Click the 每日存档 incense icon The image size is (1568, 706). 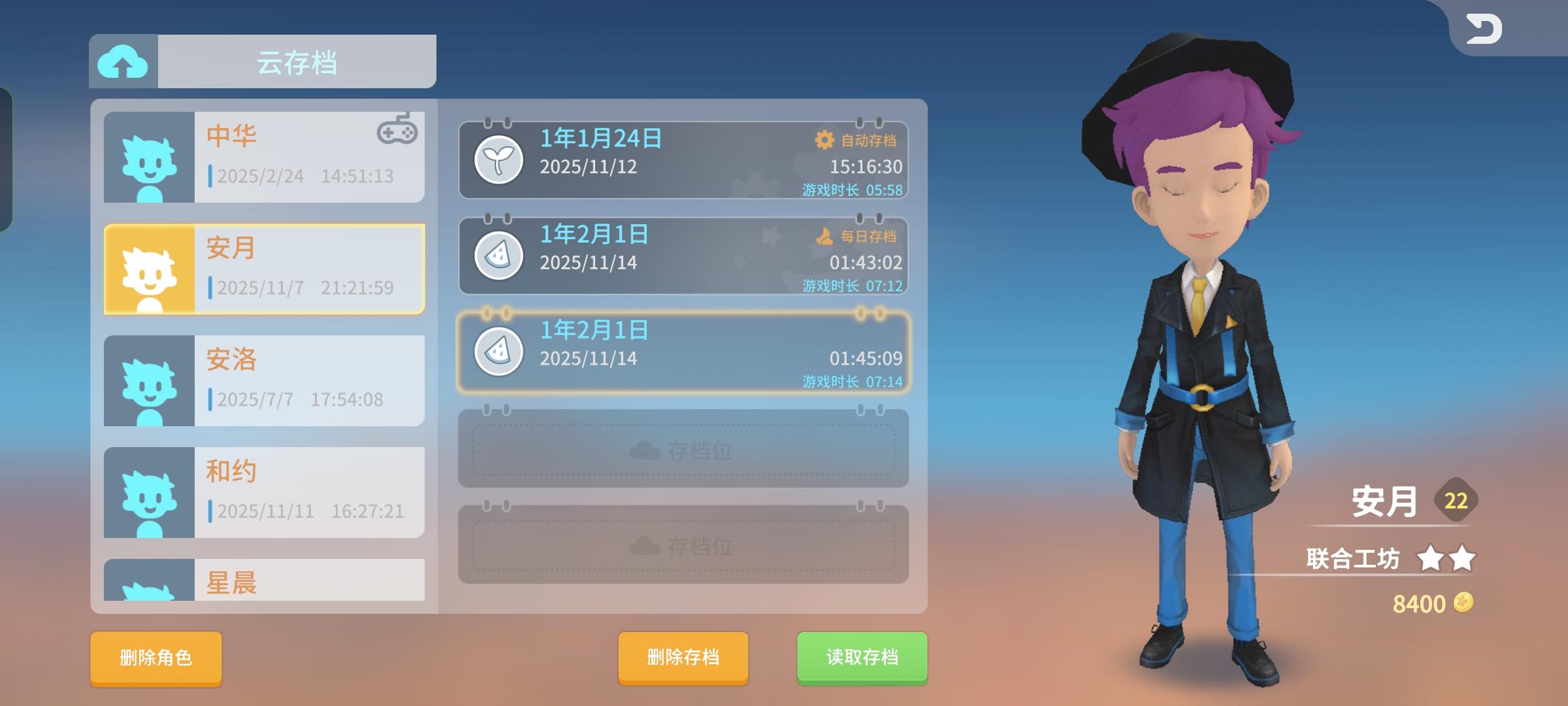pos(825,237)
